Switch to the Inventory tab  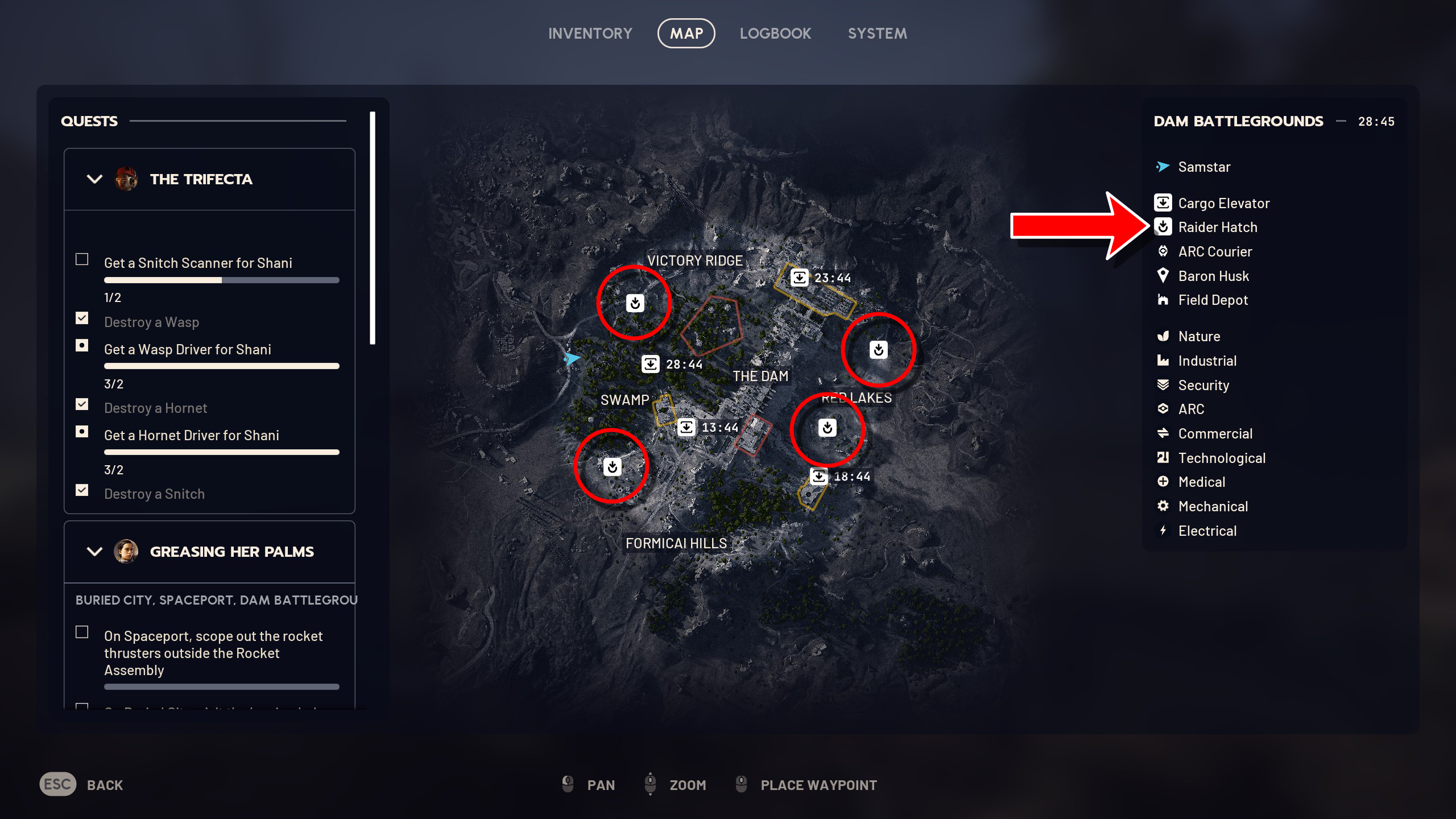pyautogui.click(x=590, y=34)
